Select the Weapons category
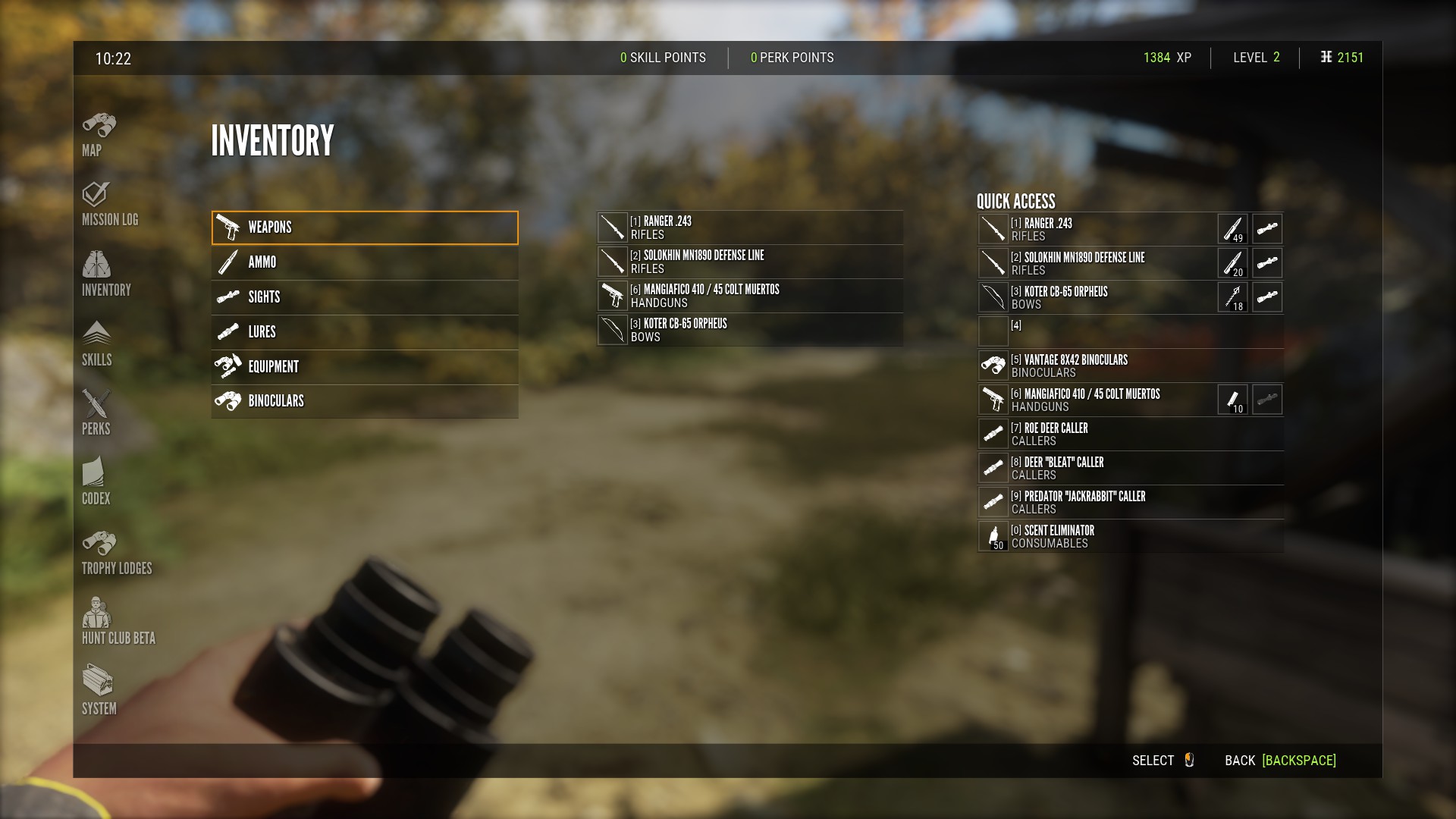The image size is (1456, 819). point(365,227)
